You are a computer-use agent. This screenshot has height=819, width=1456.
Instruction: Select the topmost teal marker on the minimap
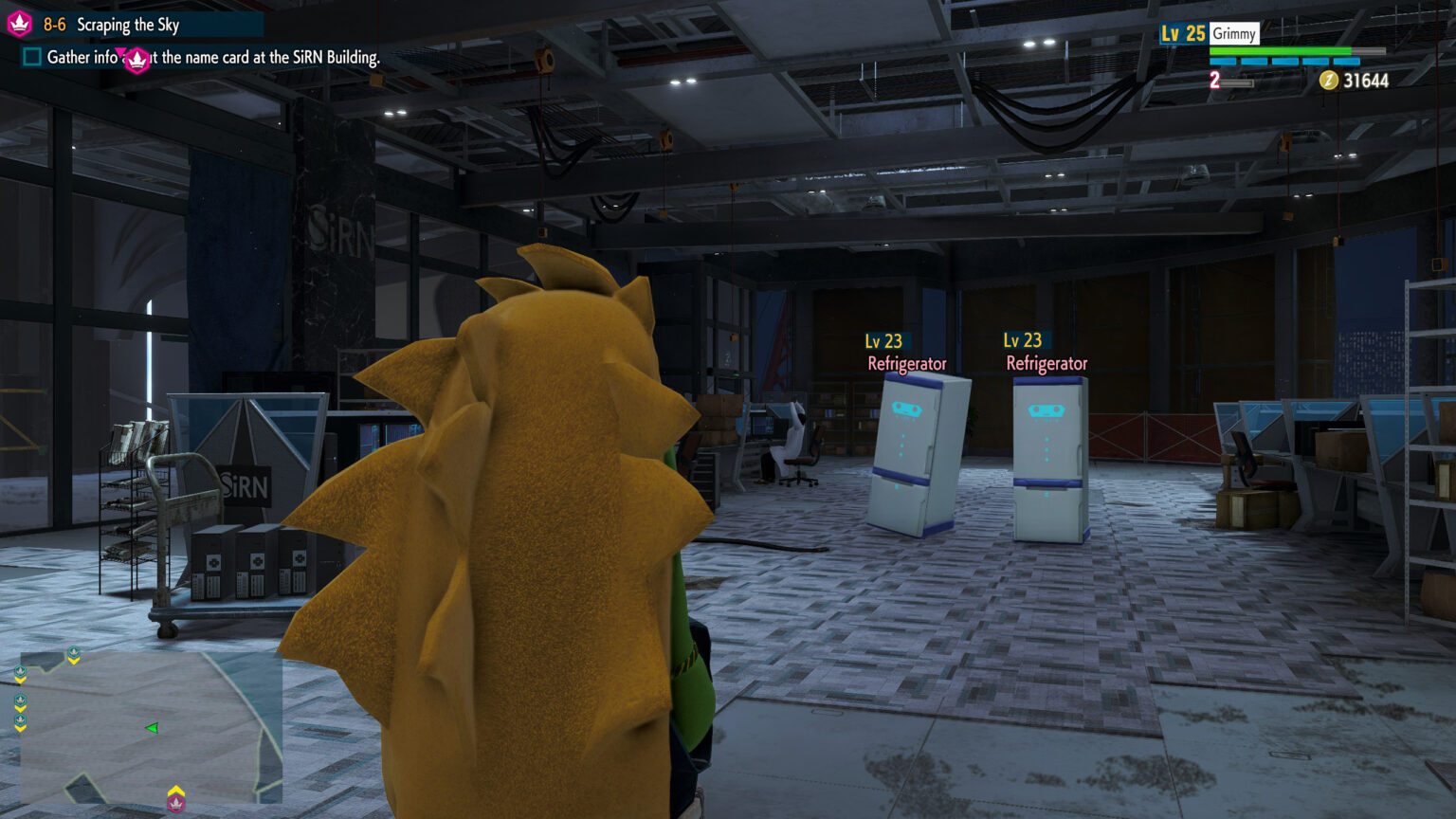click(x=74, y=653)
